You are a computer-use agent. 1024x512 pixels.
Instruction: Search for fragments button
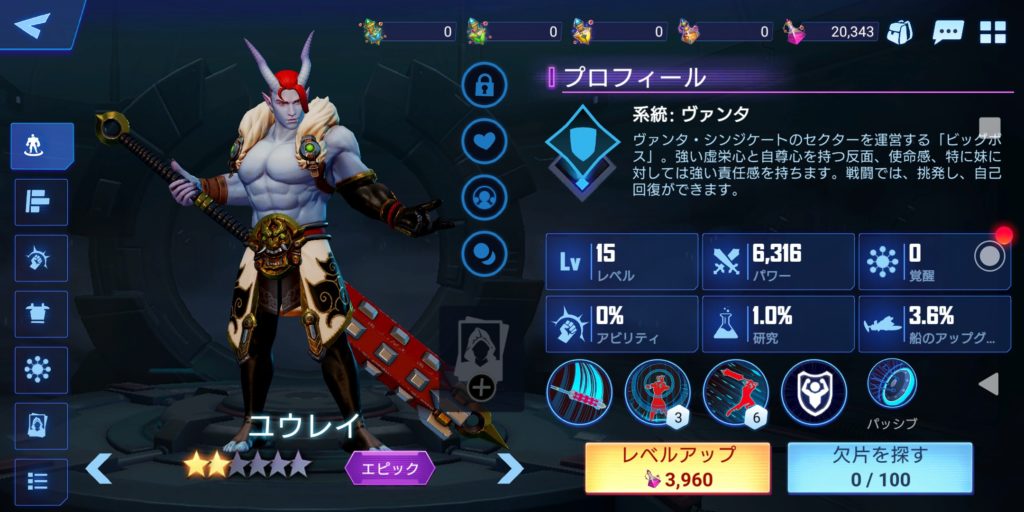879,468
